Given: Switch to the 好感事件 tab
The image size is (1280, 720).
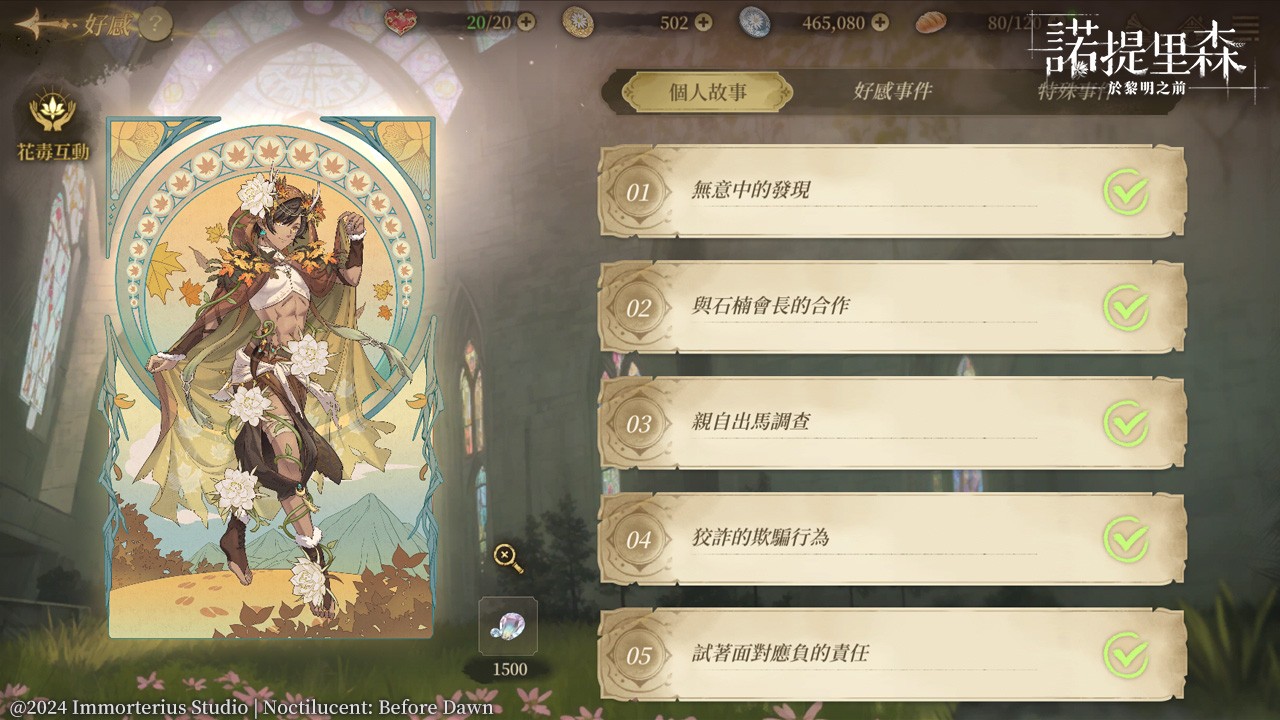Looking at the screenshot, I should click(892, 92).
